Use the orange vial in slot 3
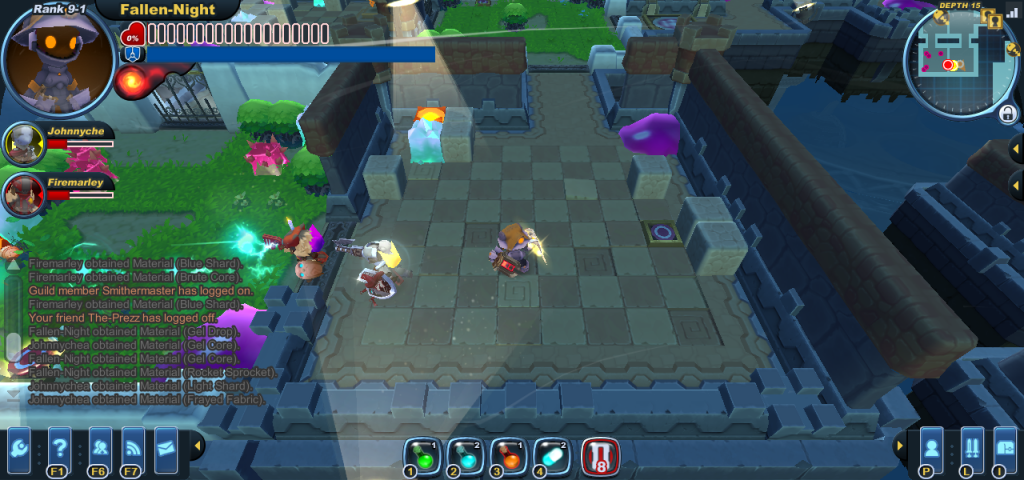This screenshot has height=480, width=1024. click(x=507, y=456)
